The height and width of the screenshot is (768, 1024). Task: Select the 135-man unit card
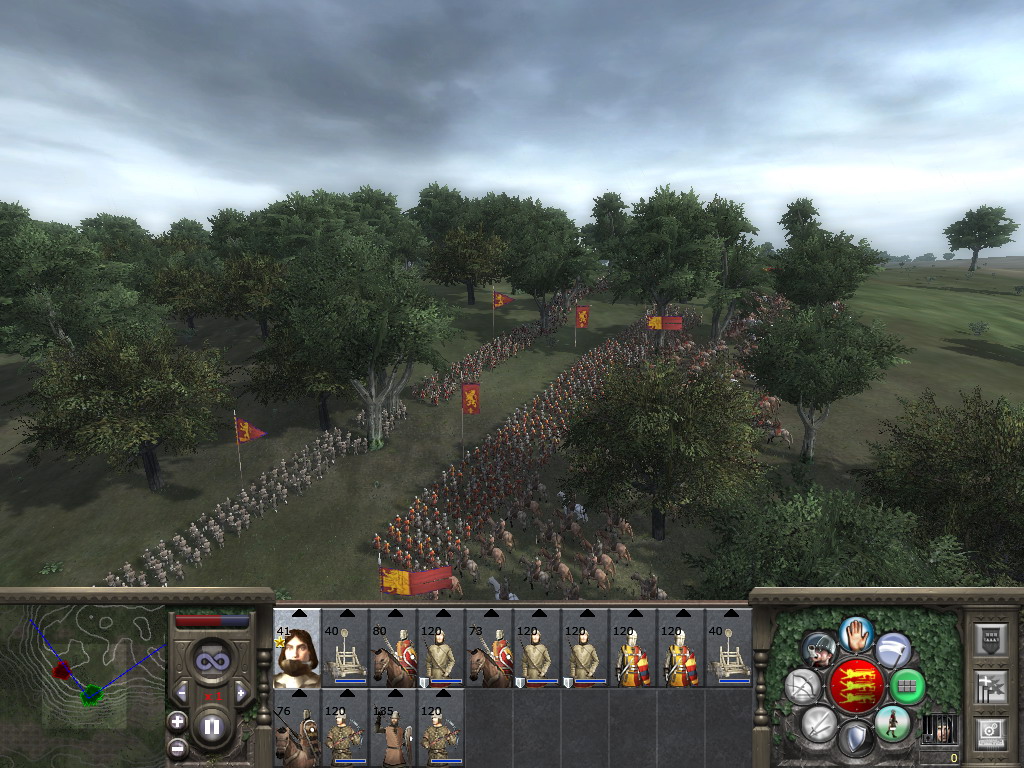tap(393, 728)
